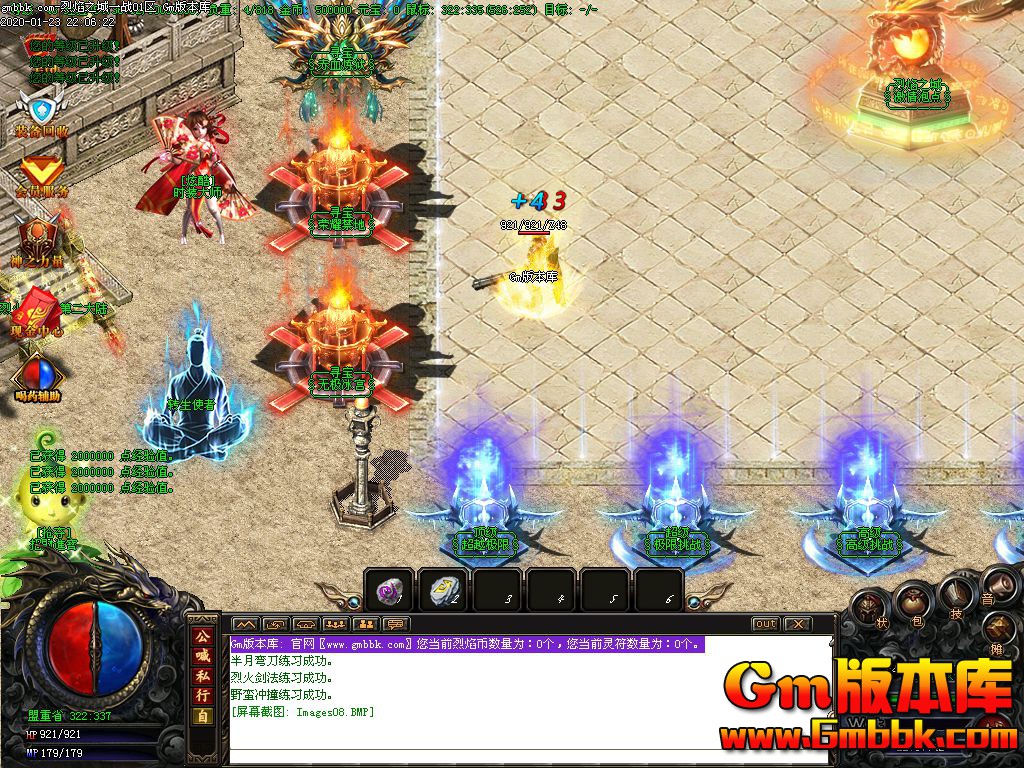Use the purple stone in hotbar slot 1
Screen dimensions: 1024x768
[x=390, y=592]
